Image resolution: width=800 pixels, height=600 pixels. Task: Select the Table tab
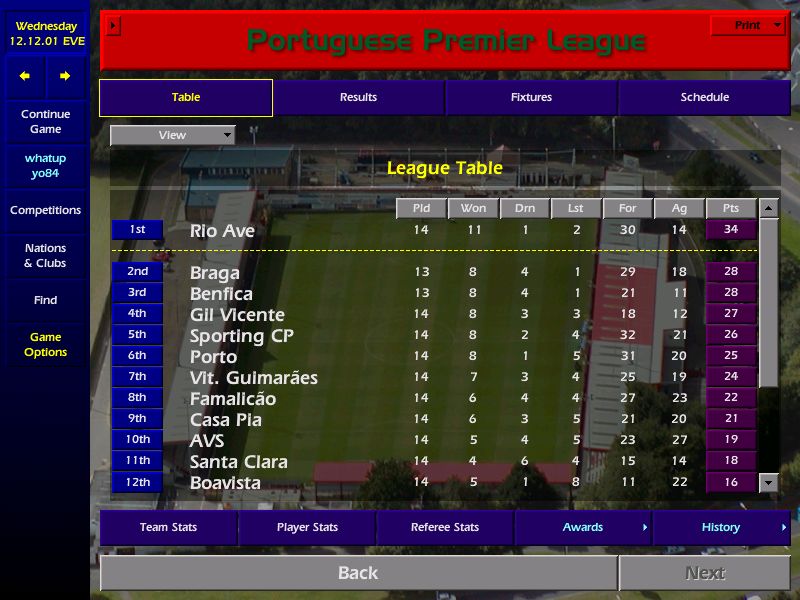tap(186, 98)
